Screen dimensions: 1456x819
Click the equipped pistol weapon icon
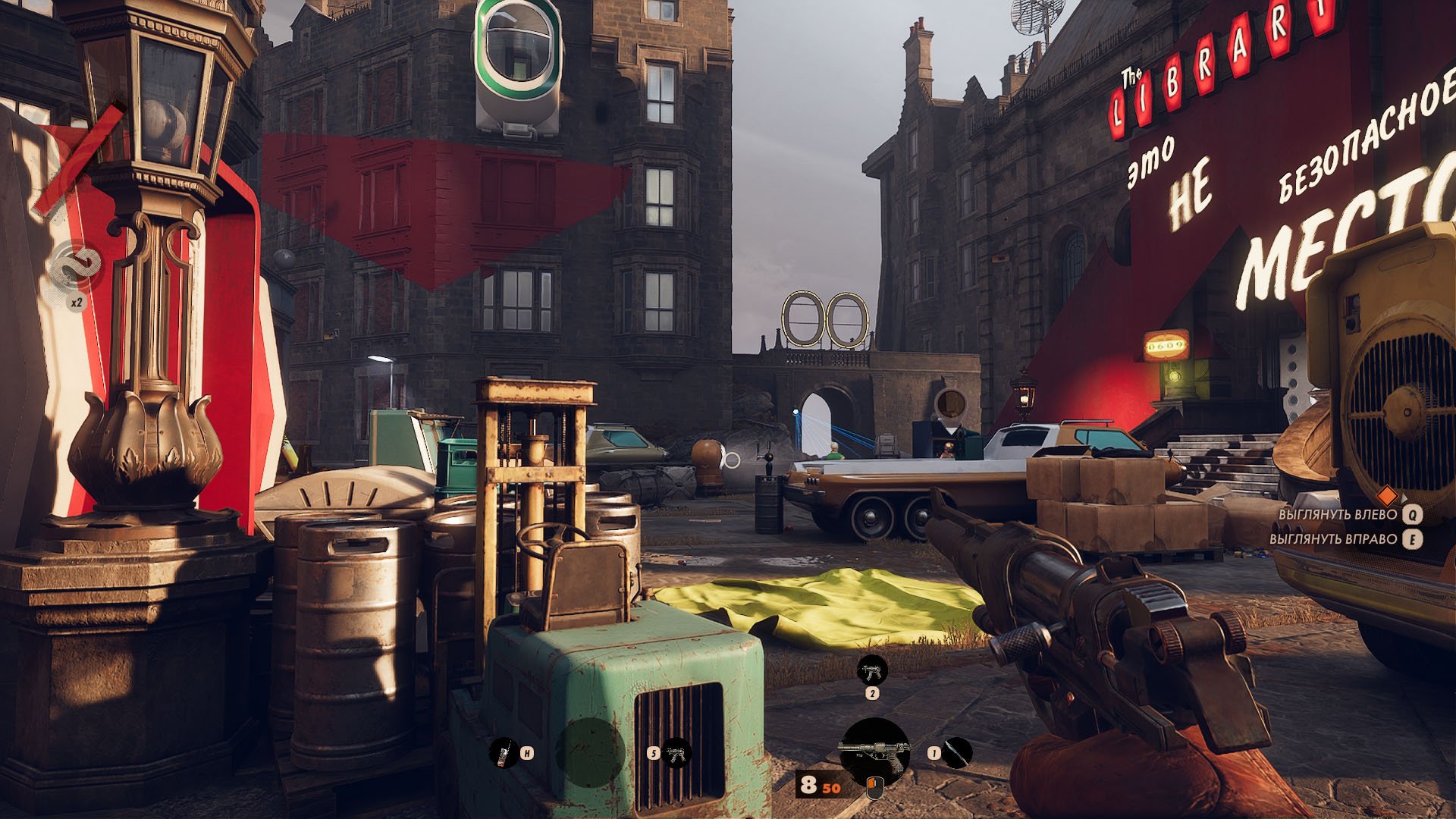(x=875, y=752)
